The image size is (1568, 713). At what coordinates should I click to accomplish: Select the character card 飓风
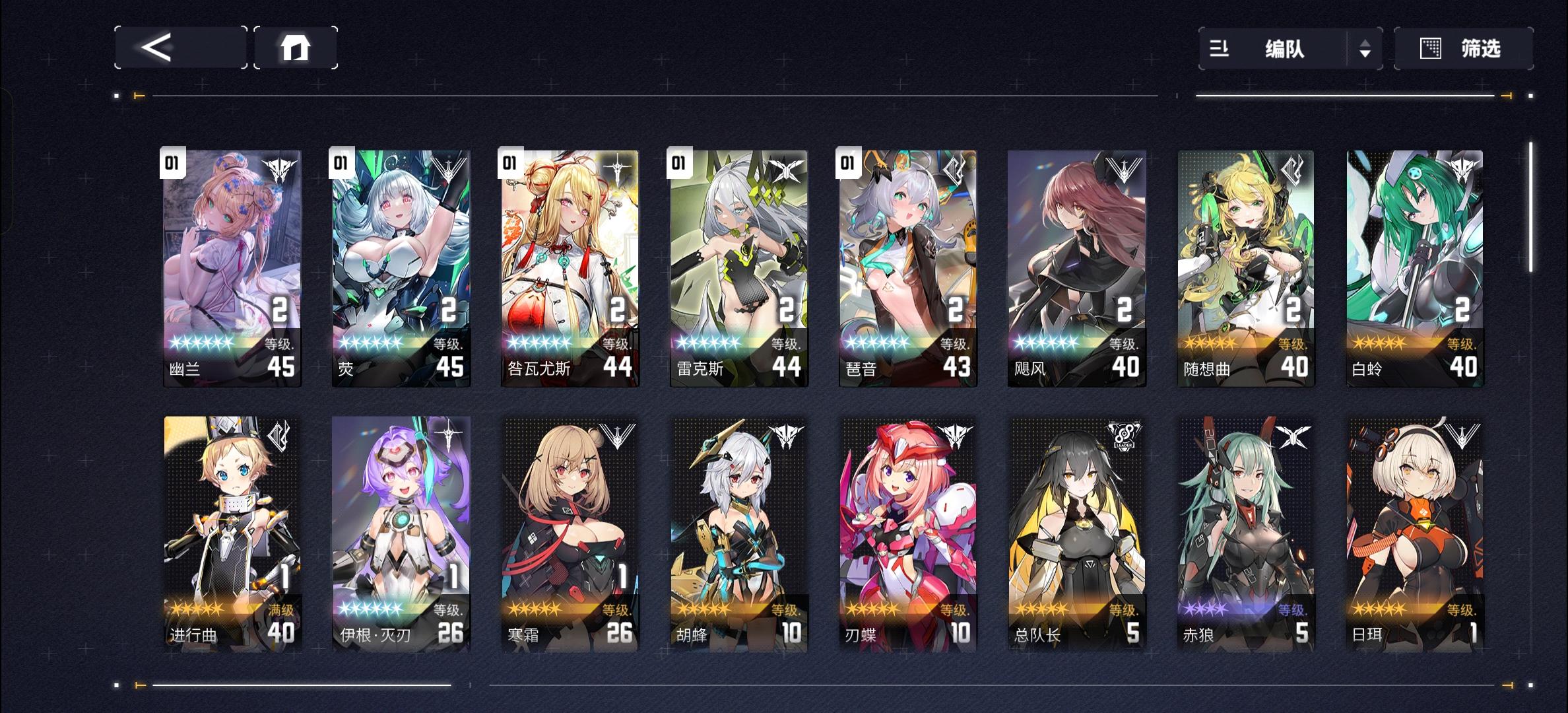point(1076,264)
